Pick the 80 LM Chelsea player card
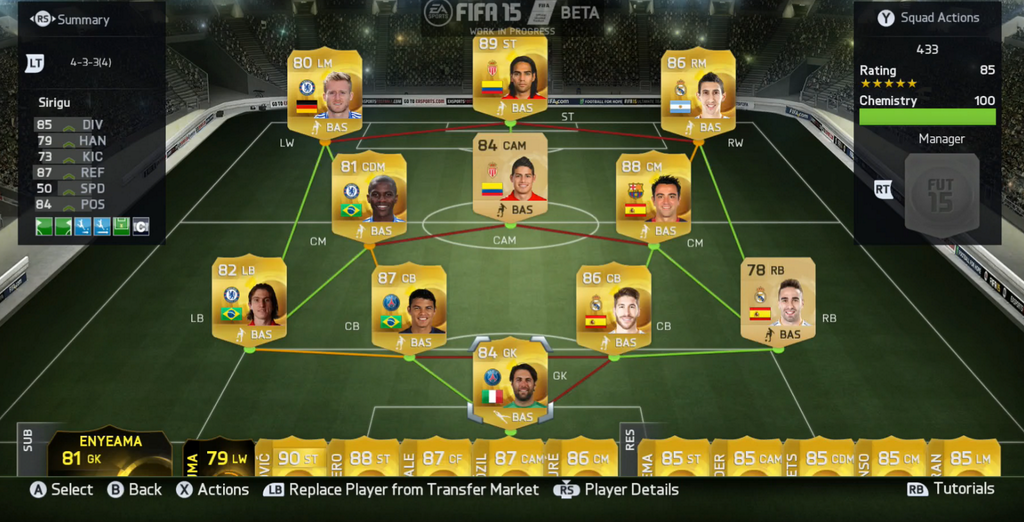The height and width of the screenshot is (522, 1024). pos(325,91)
